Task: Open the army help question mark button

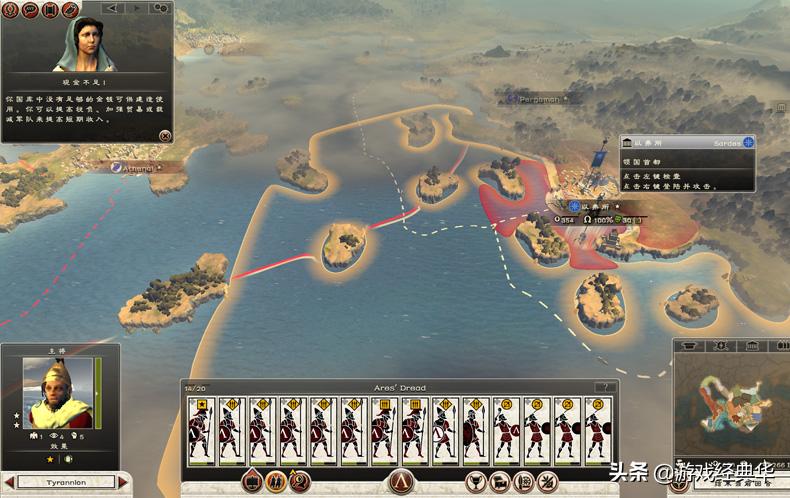Action: pos(604,386)
